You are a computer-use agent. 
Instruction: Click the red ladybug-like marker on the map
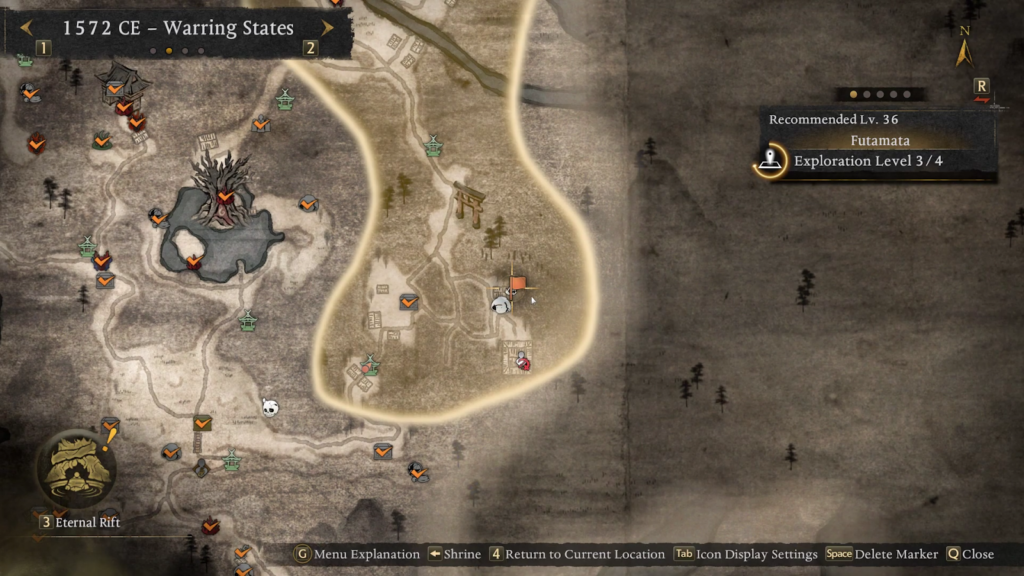point(522,363)
